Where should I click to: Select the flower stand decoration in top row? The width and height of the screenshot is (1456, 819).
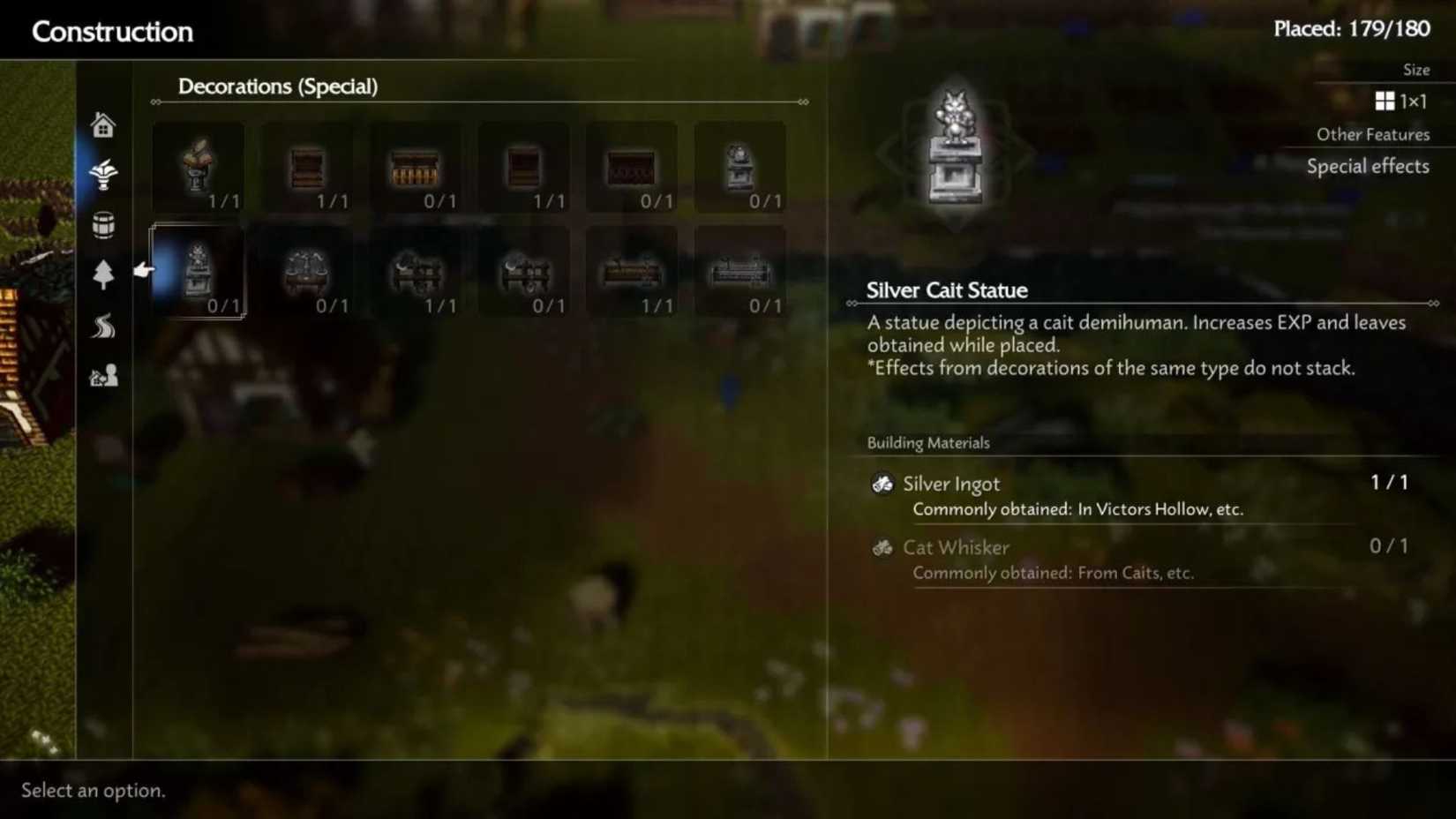coord(199,168)
